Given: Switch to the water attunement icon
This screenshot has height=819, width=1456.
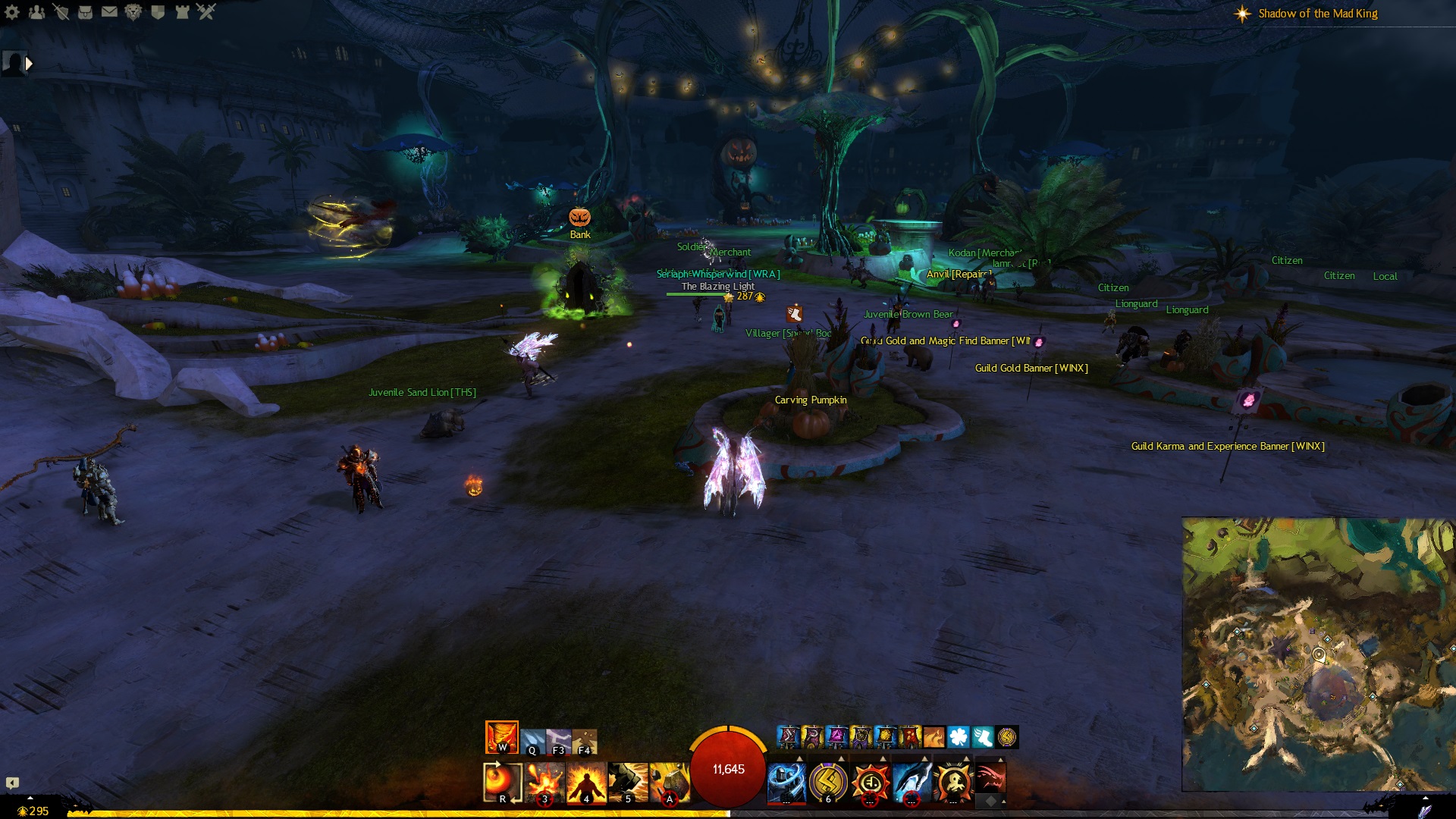Looking at the screenshot, I should click(x=533, y=742).
